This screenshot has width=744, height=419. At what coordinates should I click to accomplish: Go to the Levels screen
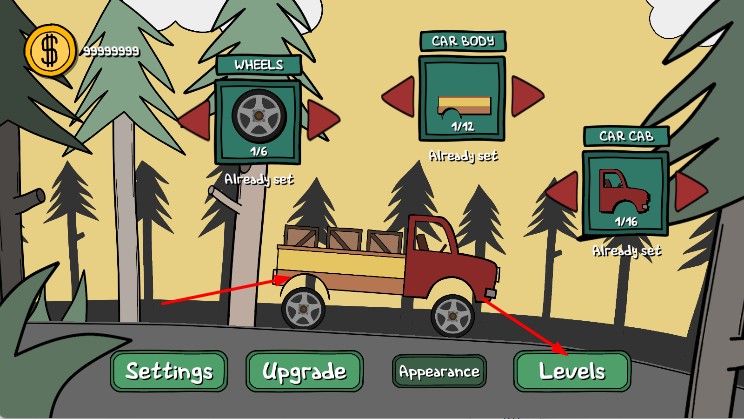tap(572, 371)
